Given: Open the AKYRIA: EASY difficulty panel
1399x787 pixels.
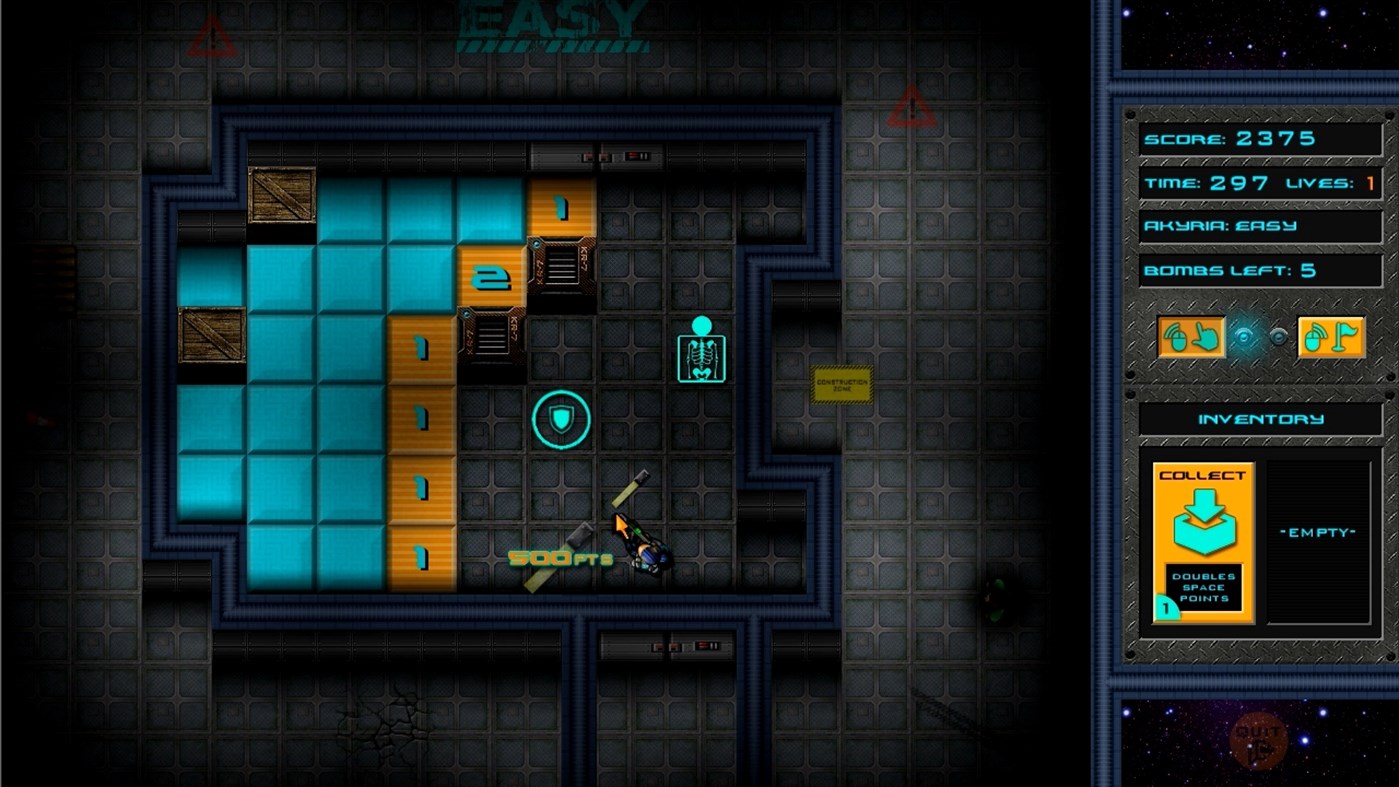Looking at the screenshot, I should click(x=1259, y=226).
